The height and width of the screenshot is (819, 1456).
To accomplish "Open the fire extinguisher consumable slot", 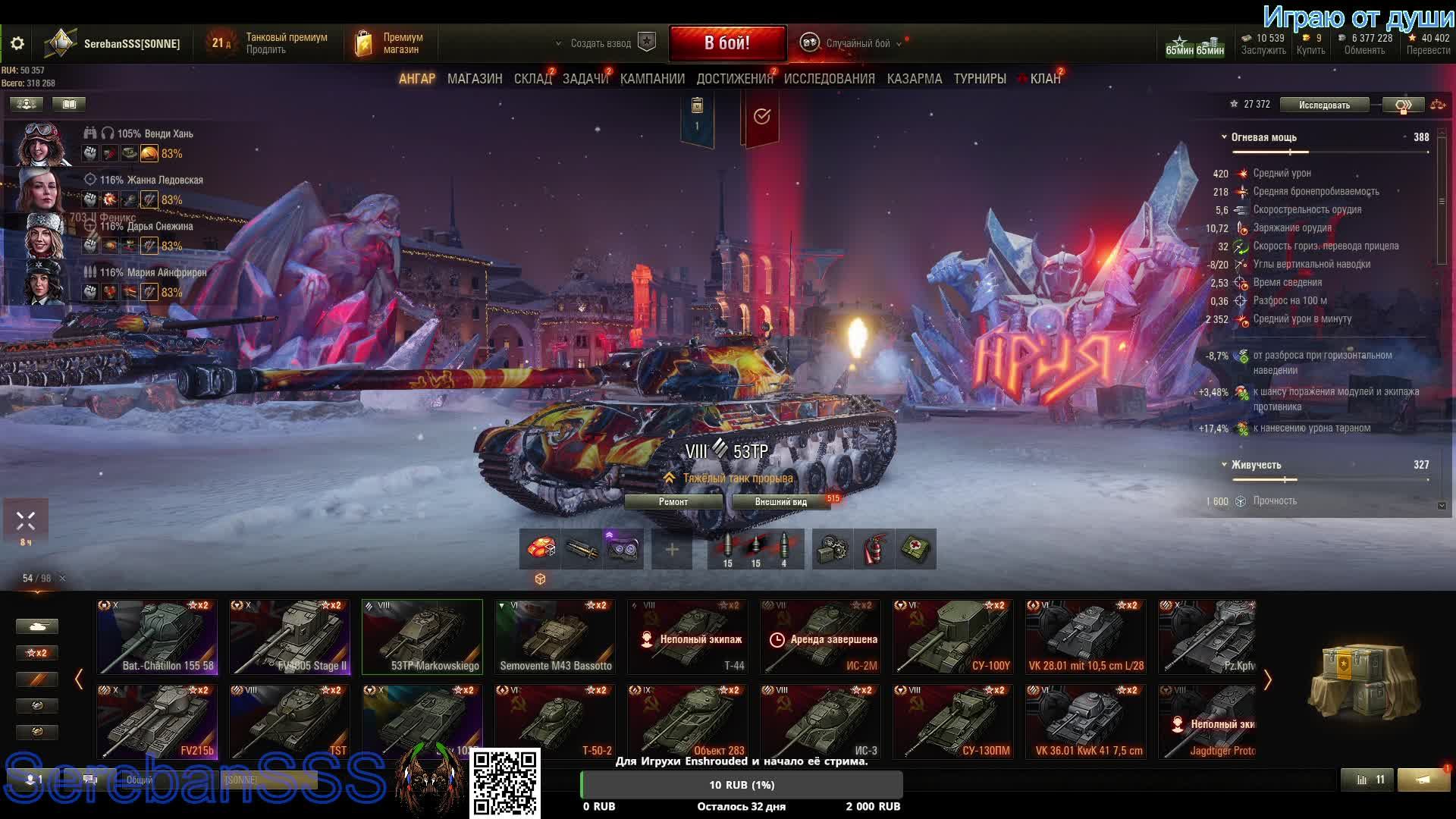I will (x=874, y=549).
